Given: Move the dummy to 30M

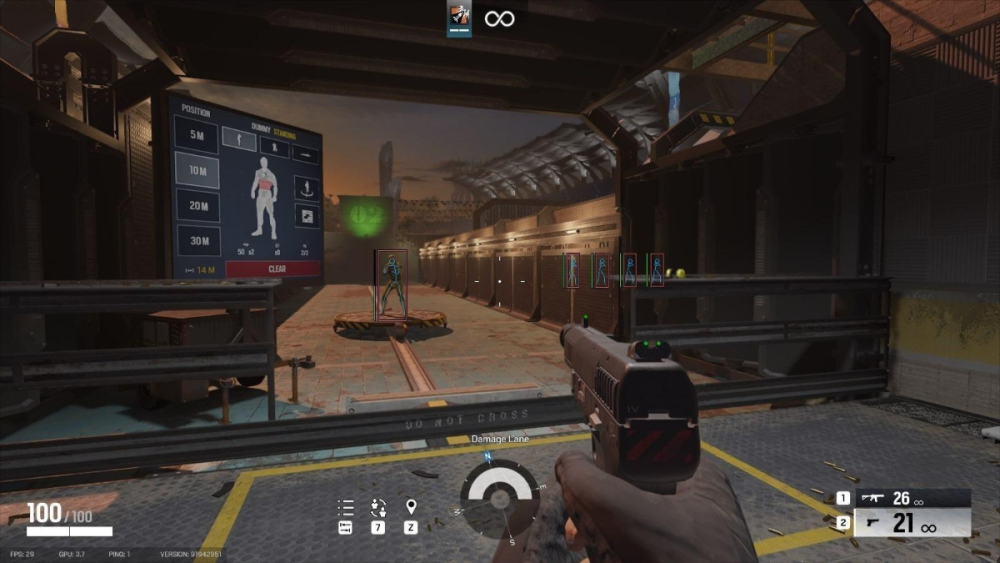Looking at the screenshot, I should coord(198,240).
